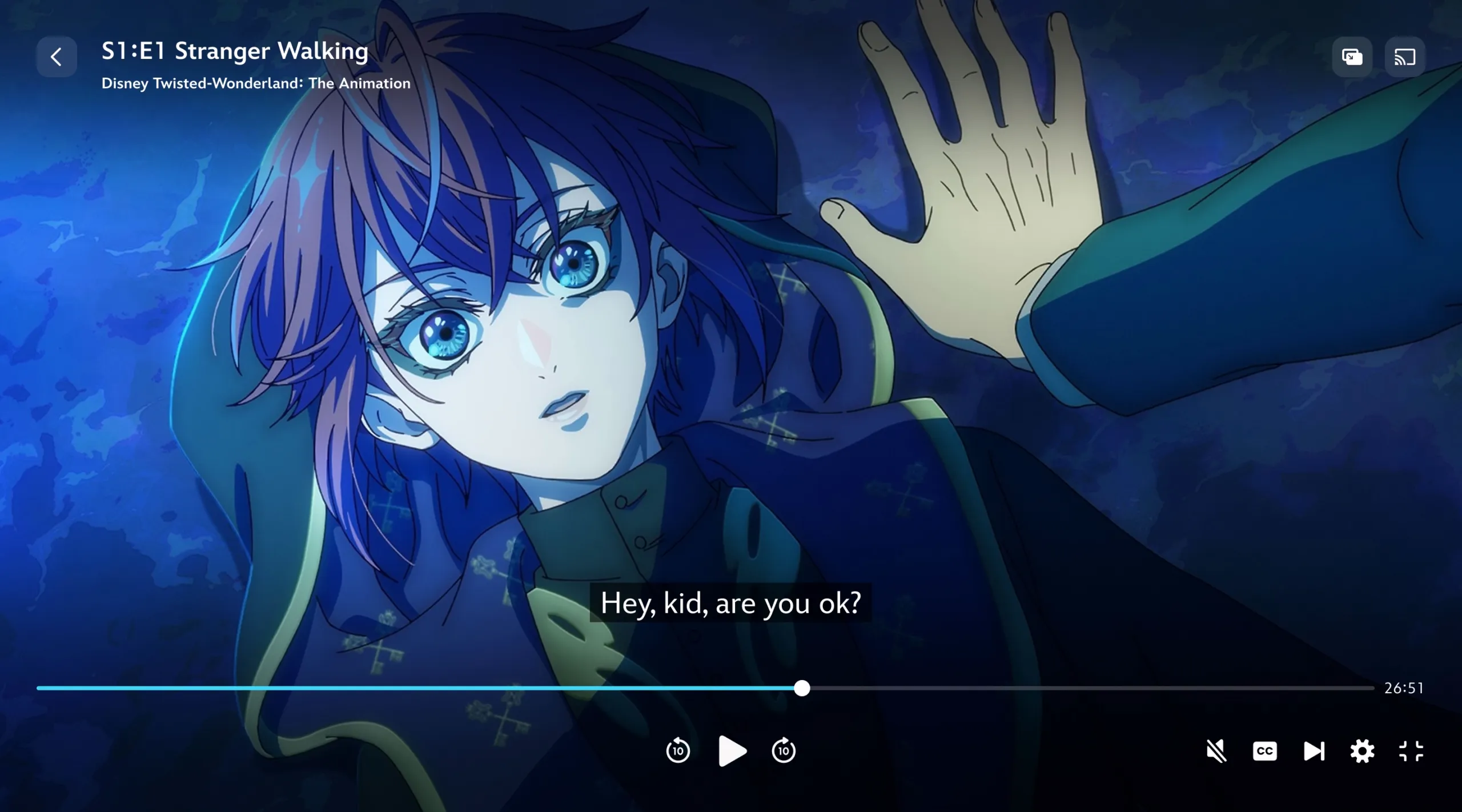Screen dimensions: 1462x812
Task: Select the episode title Stranger Walking
Action: [x=234, y=50]
